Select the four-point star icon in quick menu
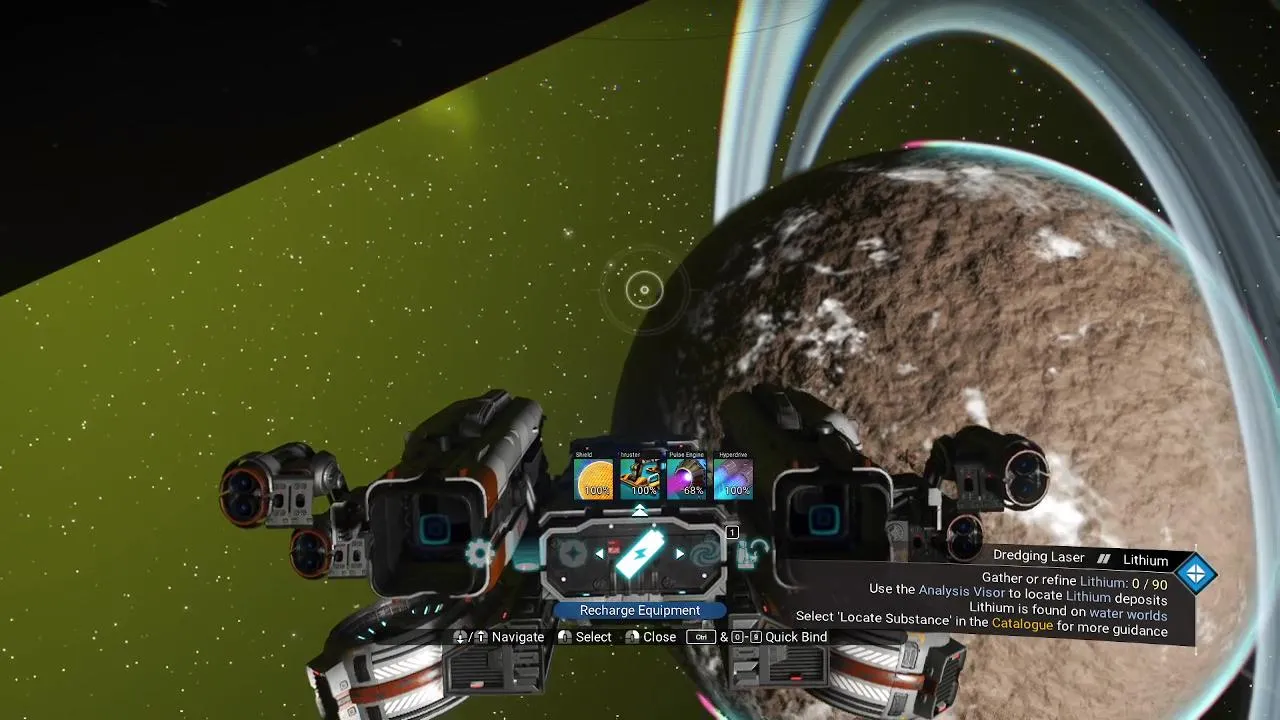This screenshot has height=720, width=1280. (x=572, y=554)
